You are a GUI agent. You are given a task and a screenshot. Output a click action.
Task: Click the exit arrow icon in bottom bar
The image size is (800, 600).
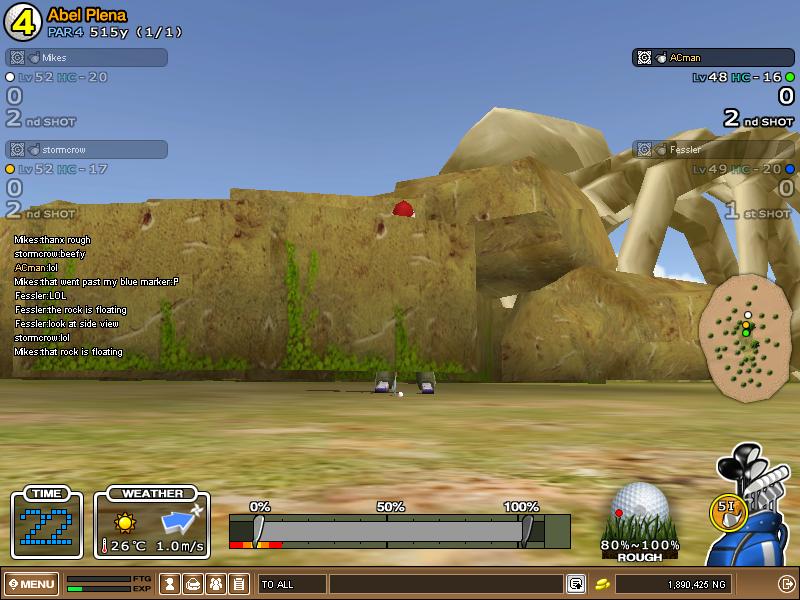(786, 584)
